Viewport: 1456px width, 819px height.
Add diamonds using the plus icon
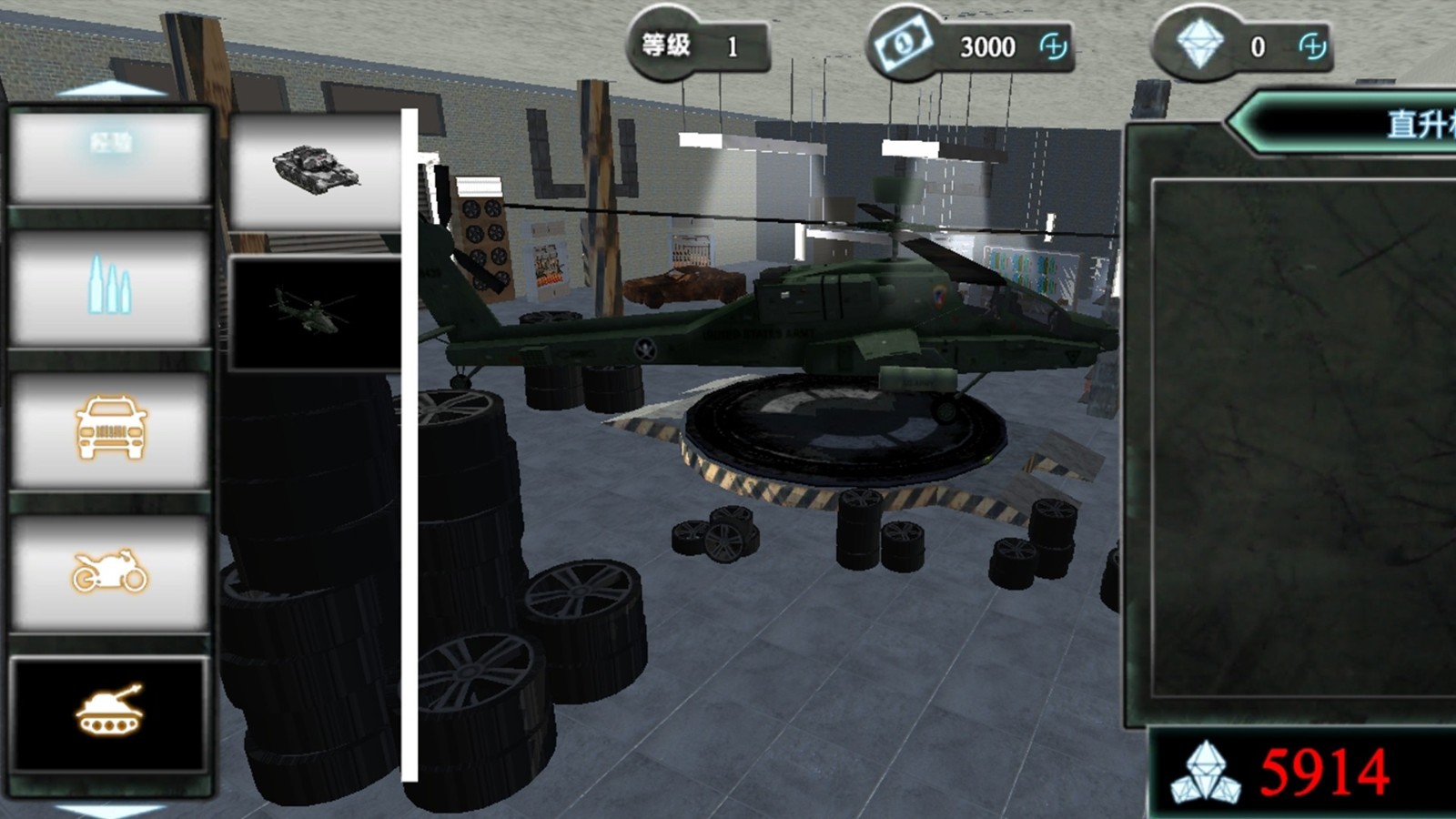(x=1312, y=46)
